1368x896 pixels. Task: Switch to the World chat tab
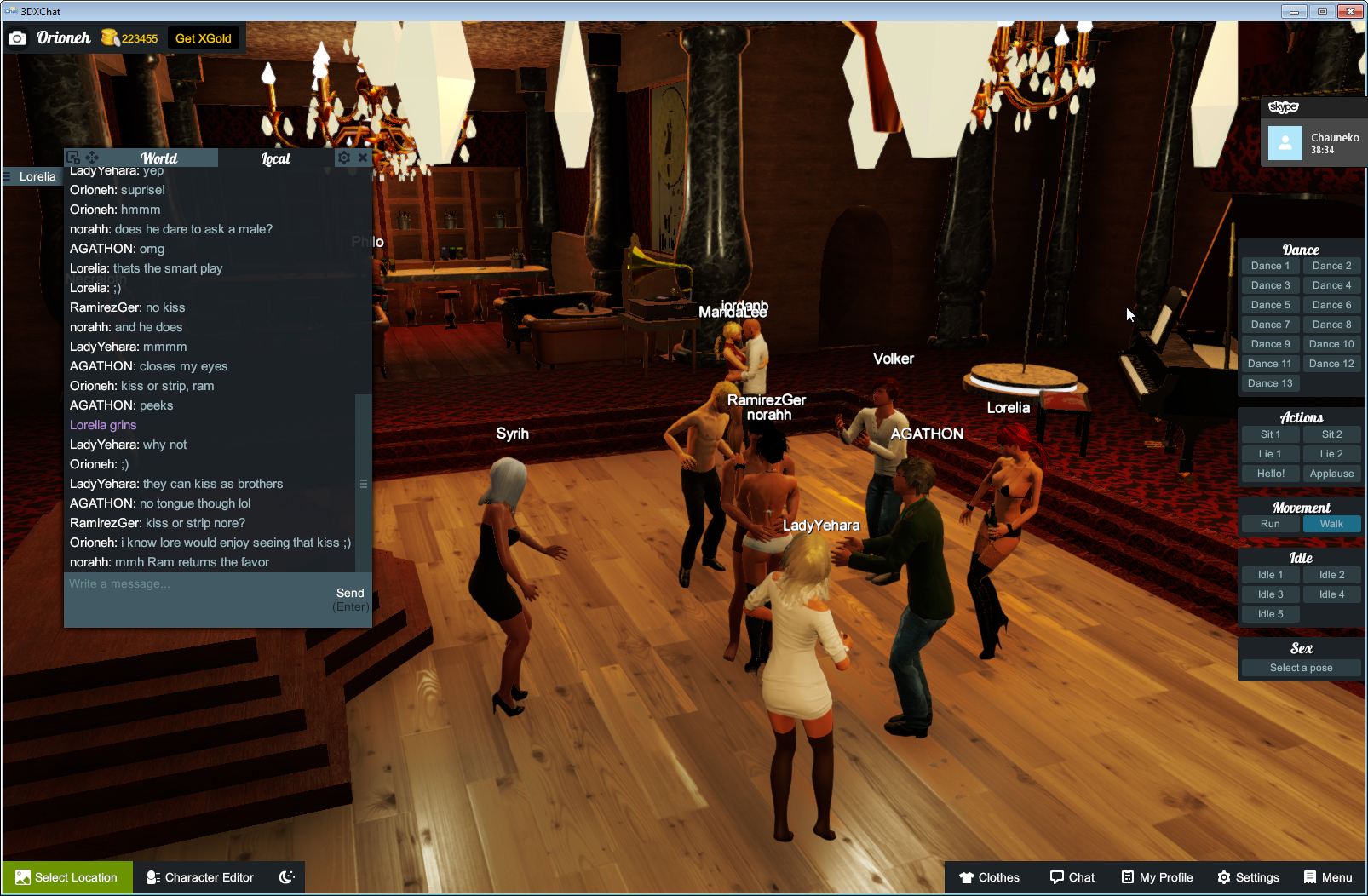point(158,158)
